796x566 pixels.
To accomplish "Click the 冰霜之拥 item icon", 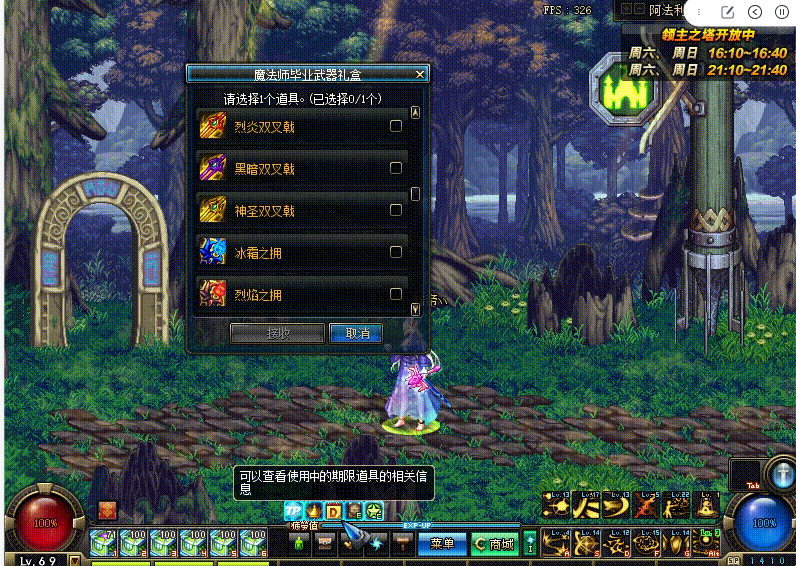I will 211,253.
